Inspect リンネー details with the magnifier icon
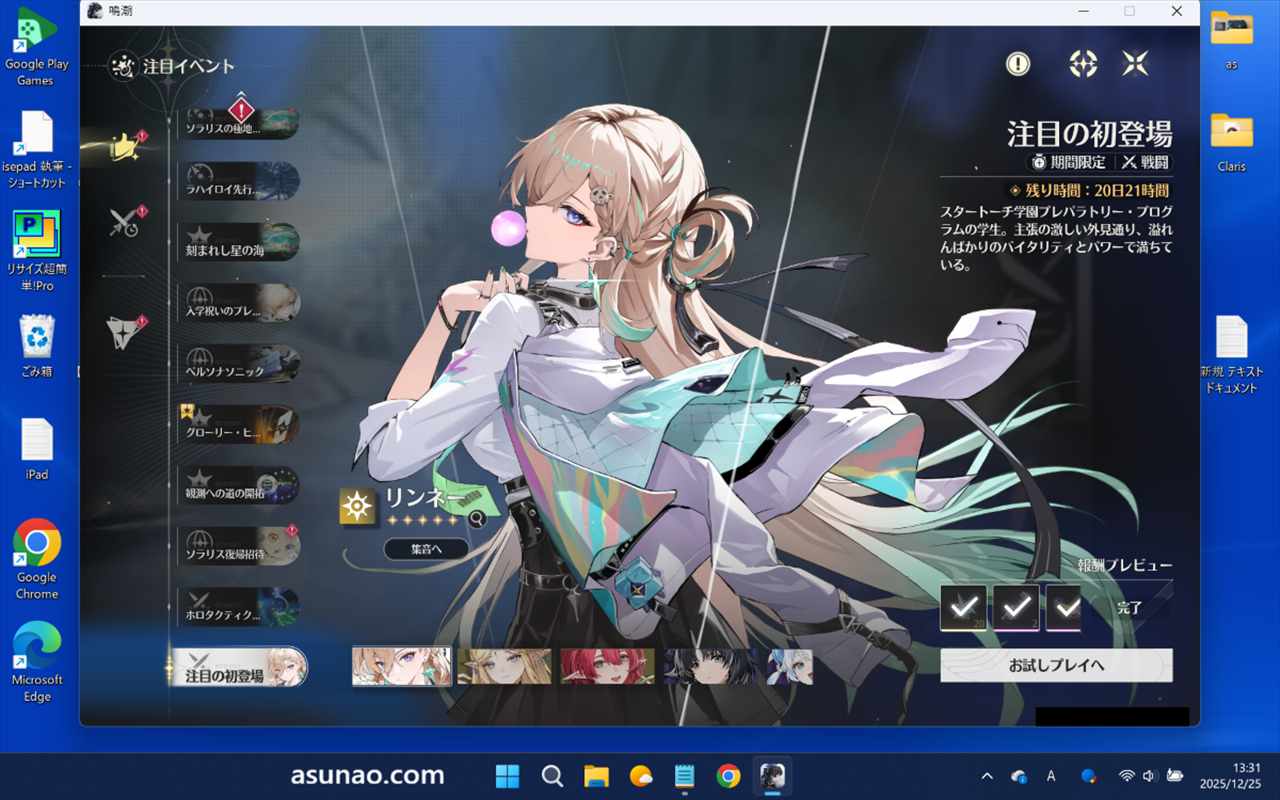The height and width of the screenshot is (800, 1280). tap(477, 519)
